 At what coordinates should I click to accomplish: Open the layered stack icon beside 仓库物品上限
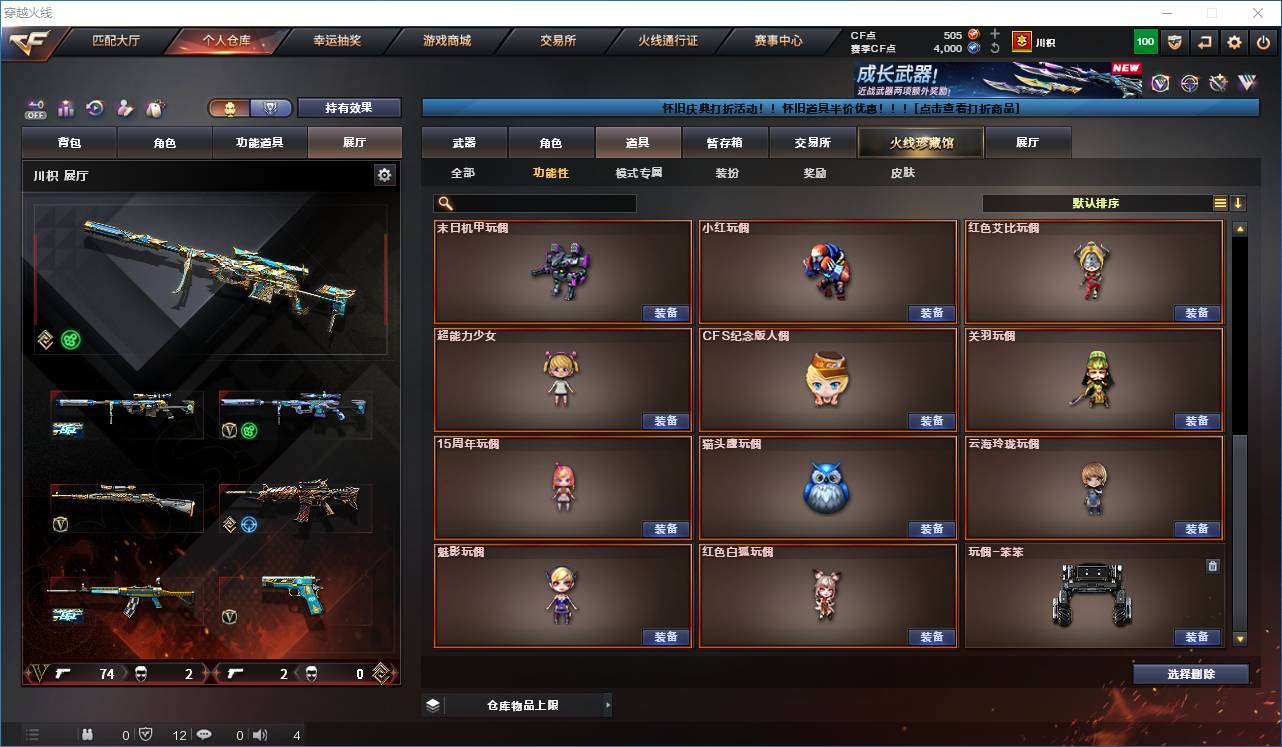(432, 705)
